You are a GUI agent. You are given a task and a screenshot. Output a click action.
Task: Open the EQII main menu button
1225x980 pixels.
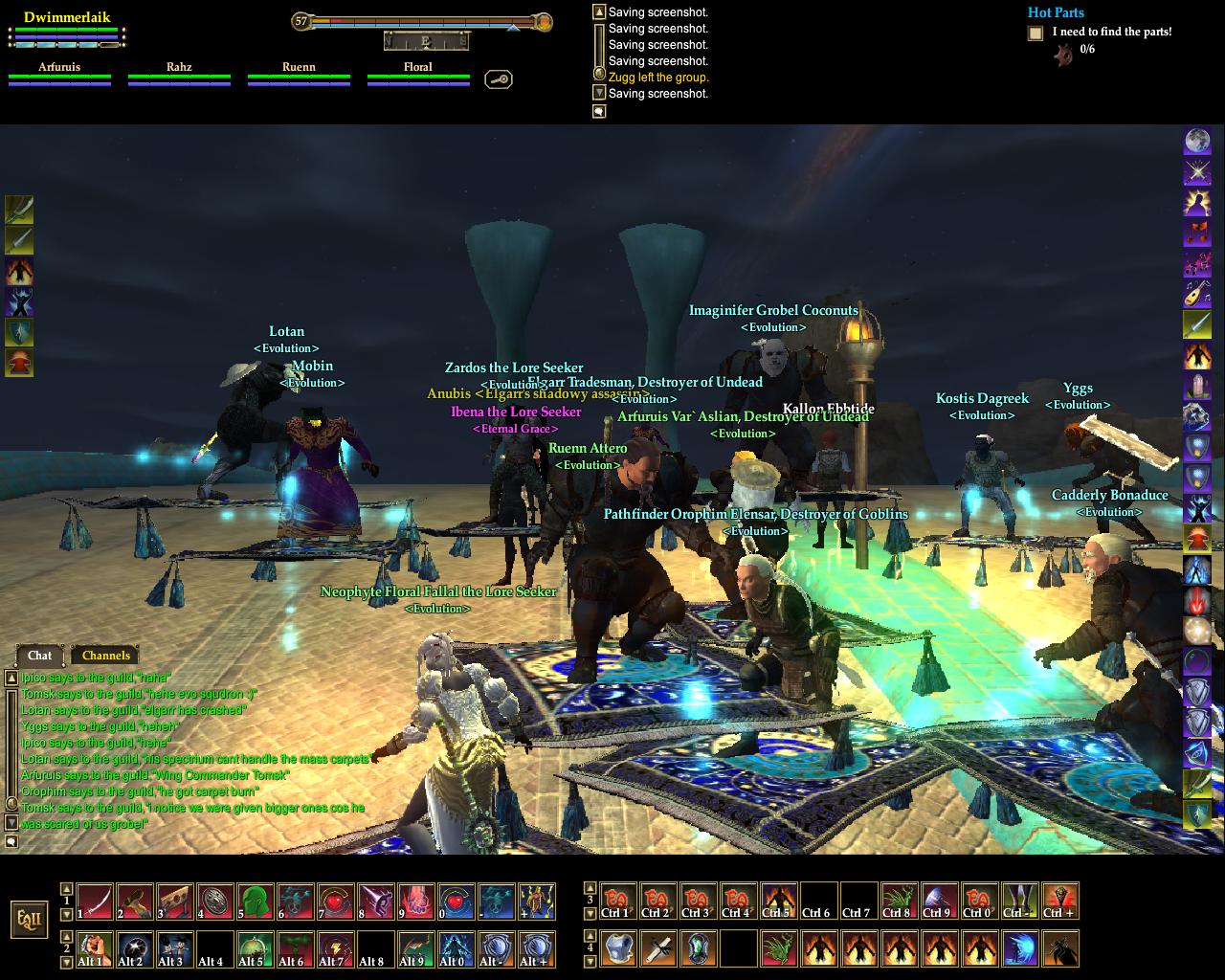point(28,919)
